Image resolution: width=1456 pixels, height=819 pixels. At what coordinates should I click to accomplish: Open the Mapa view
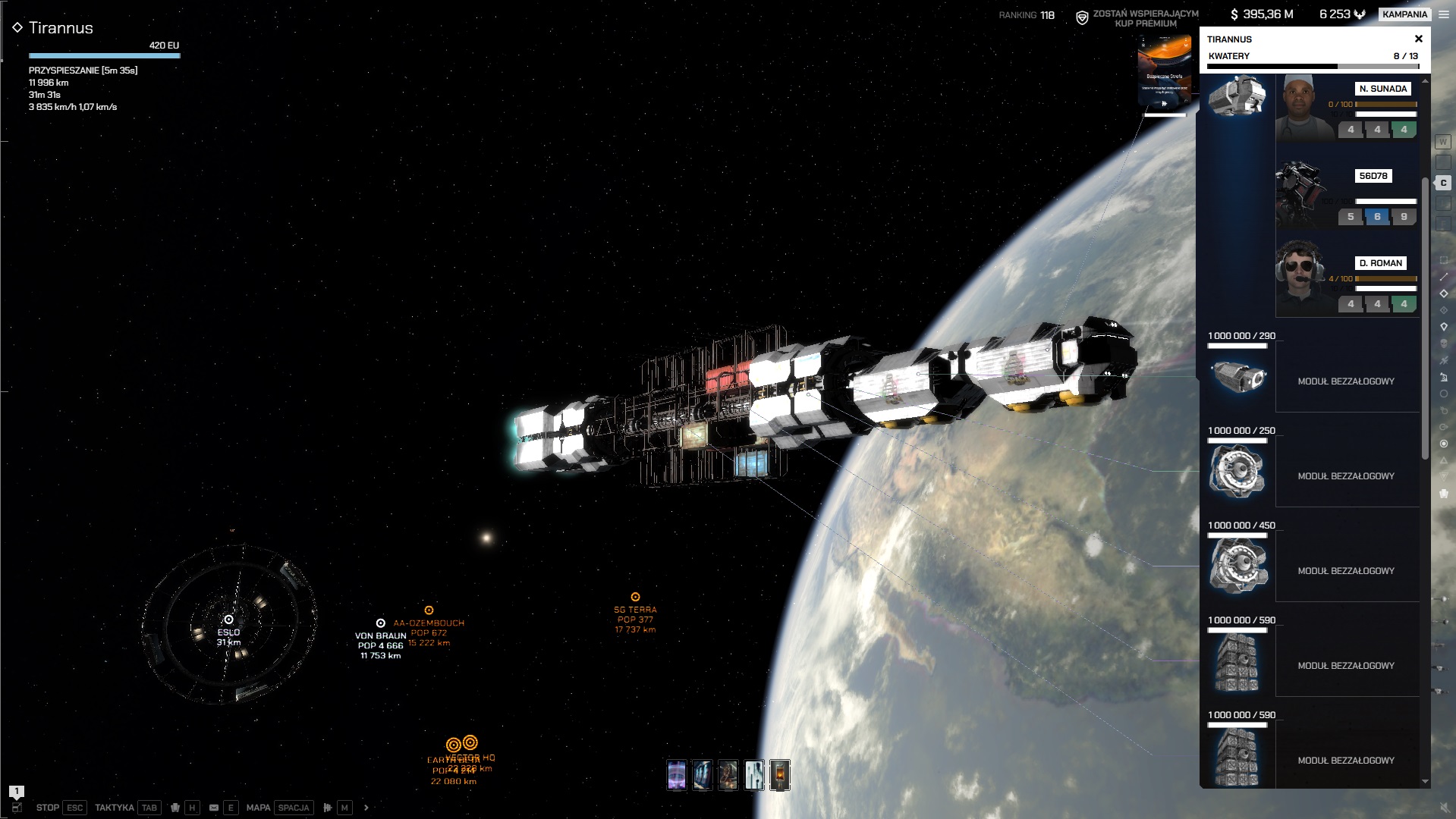point(258,808)
